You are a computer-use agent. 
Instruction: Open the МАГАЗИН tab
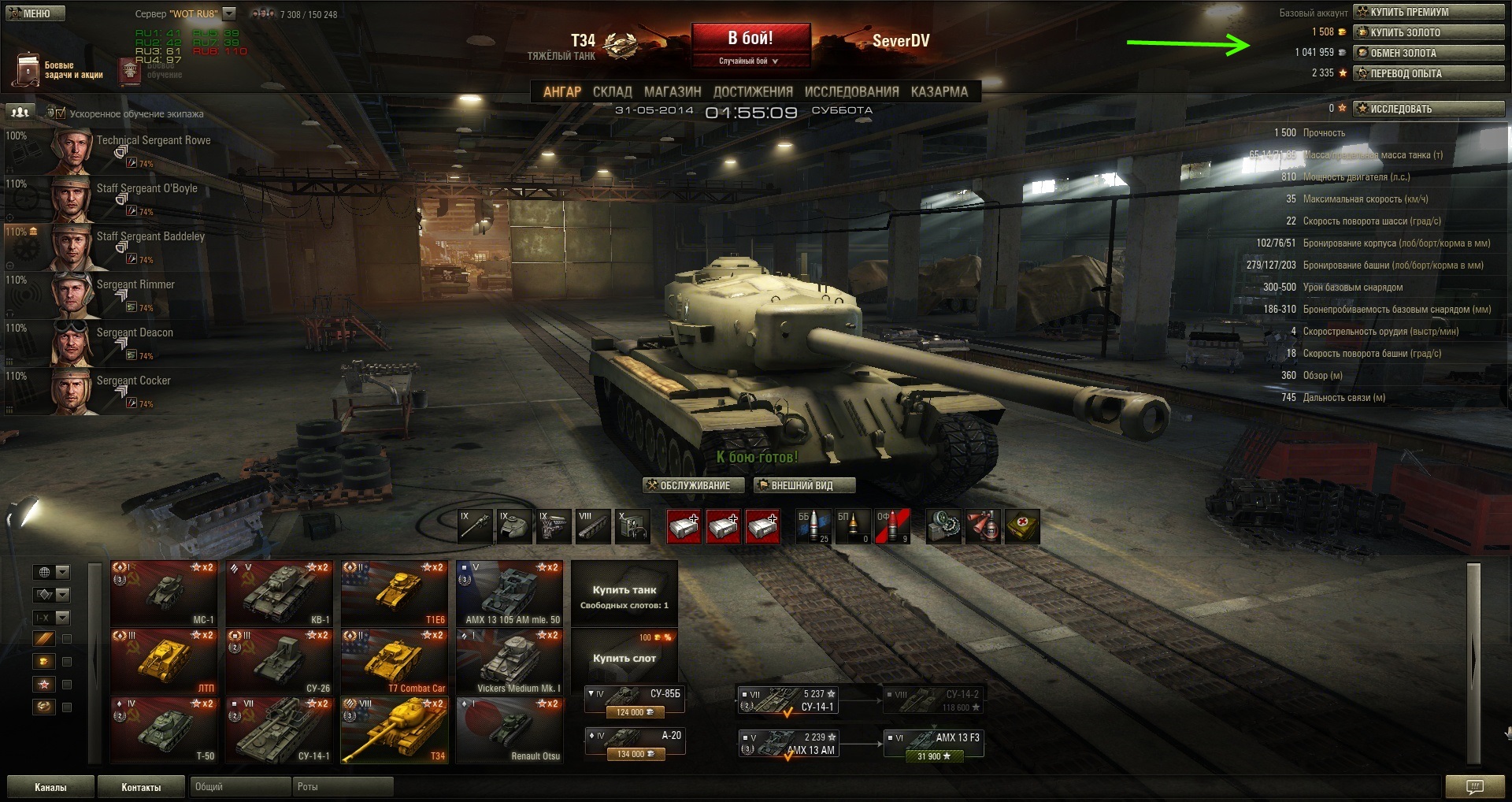[672, 91]
